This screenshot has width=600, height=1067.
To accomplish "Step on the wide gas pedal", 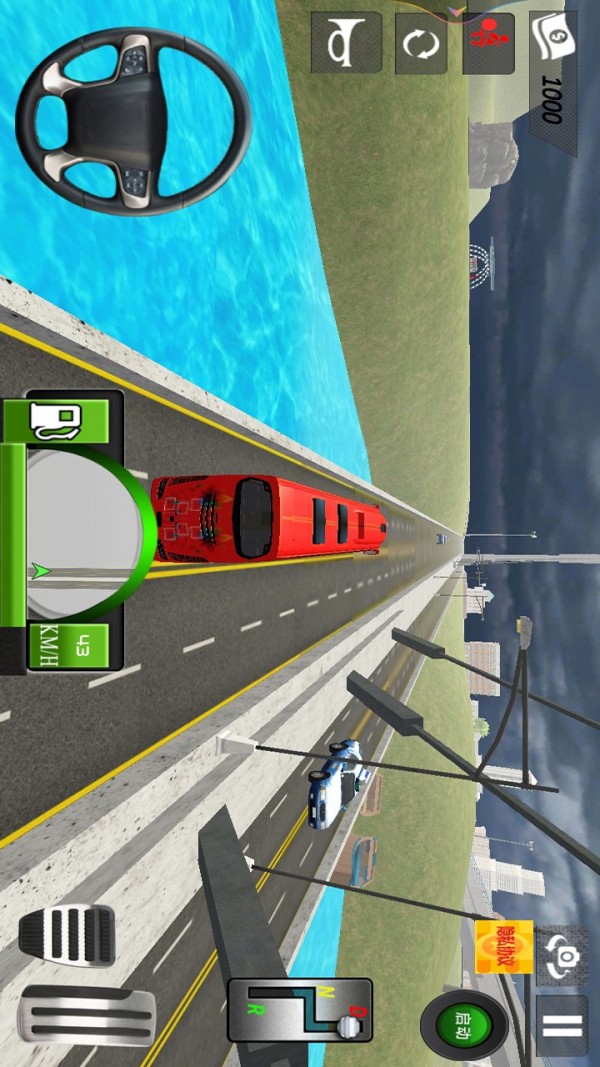I will point(87,1016).
